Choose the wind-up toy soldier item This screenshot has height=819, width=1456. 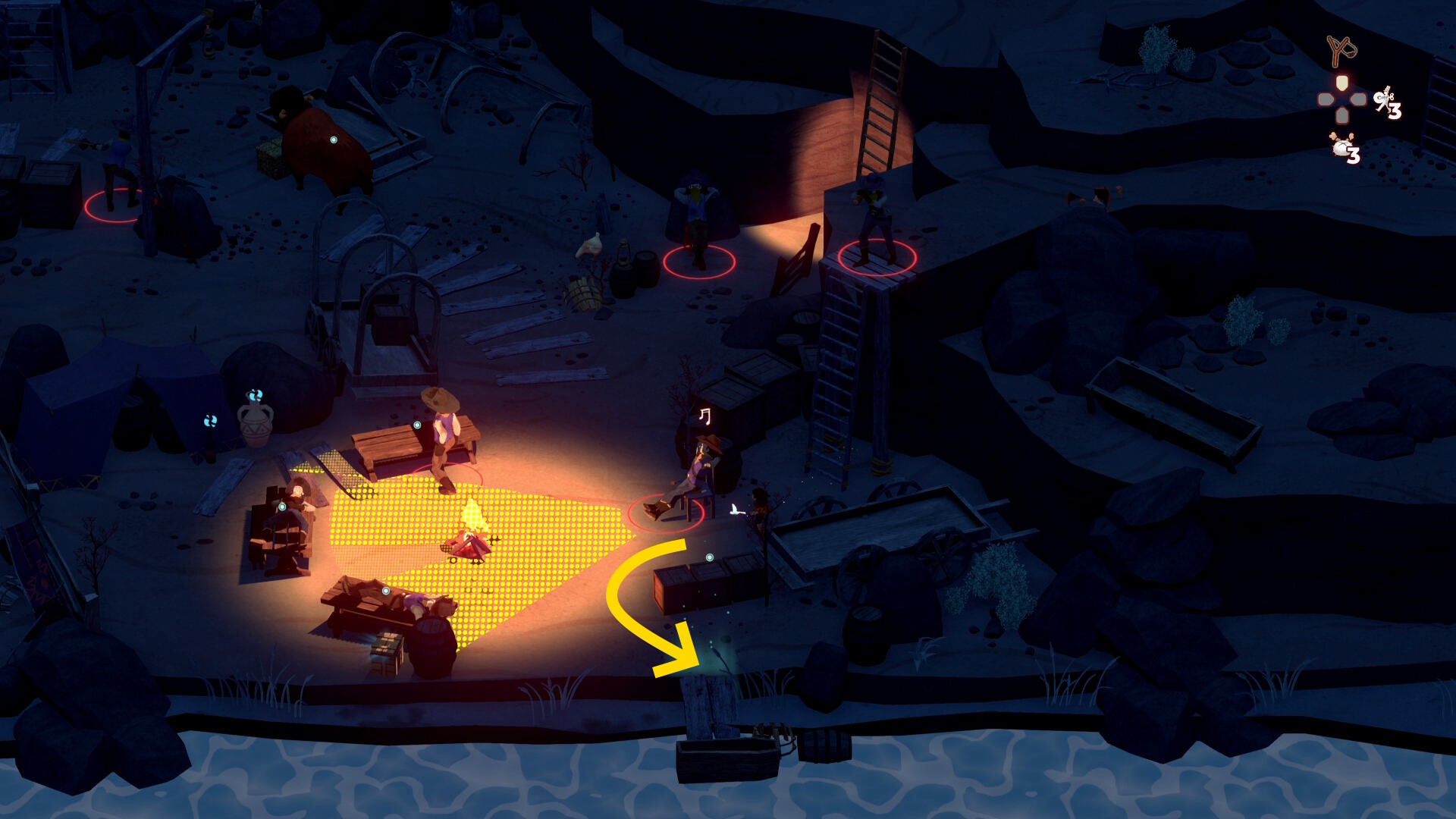1384,100
